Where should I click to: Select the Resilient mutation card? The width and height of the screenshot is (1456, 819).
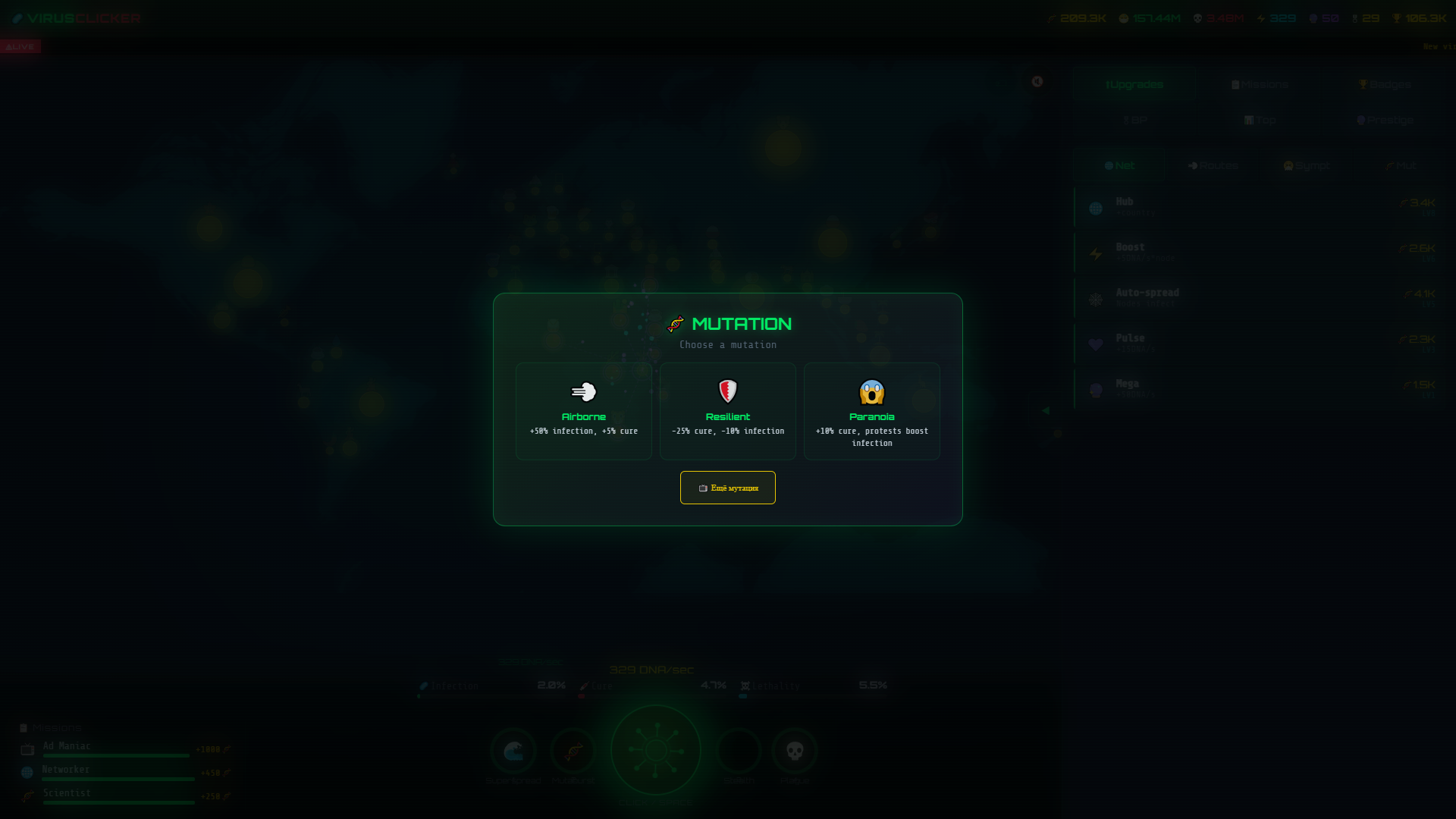point(727,411)
